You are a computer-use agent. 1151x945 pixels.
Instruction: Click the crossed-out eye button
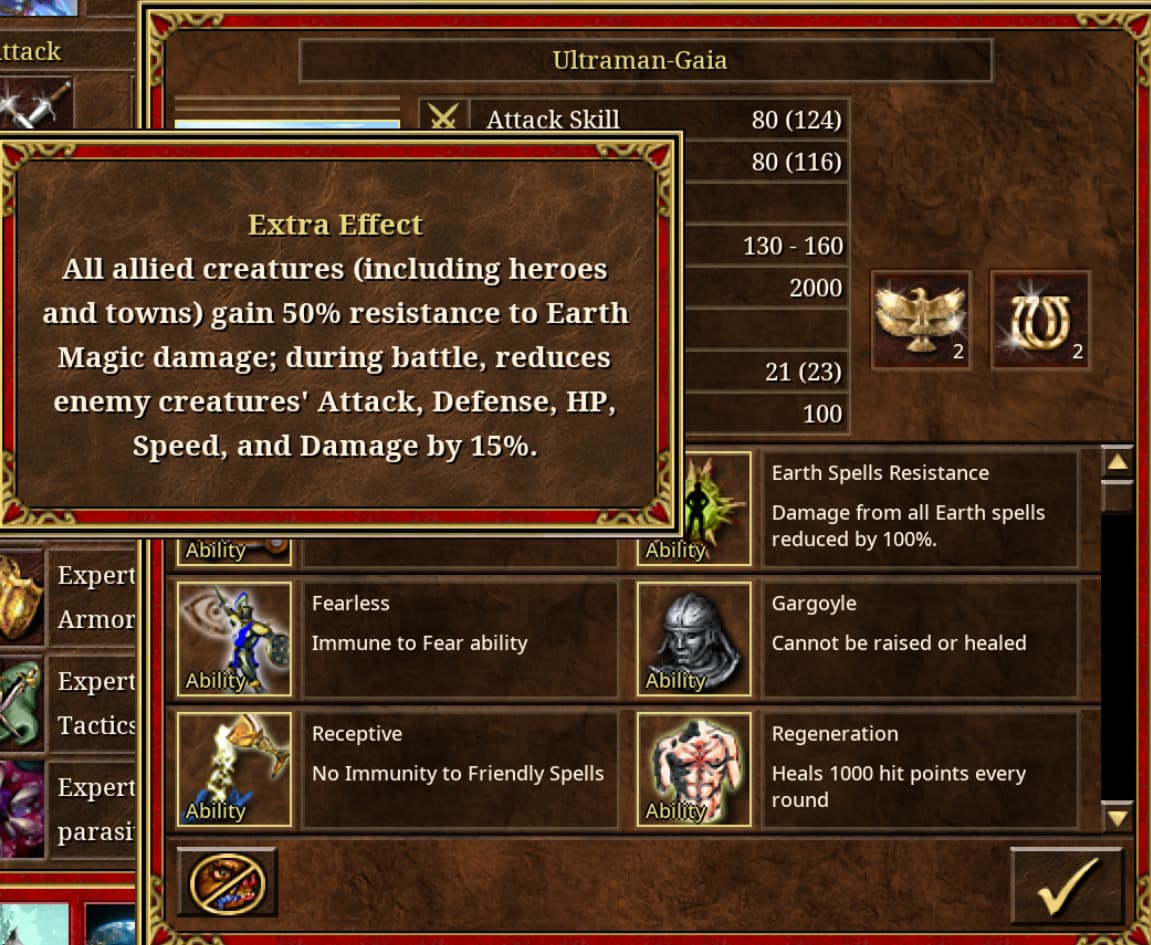[x=227, y=882]
